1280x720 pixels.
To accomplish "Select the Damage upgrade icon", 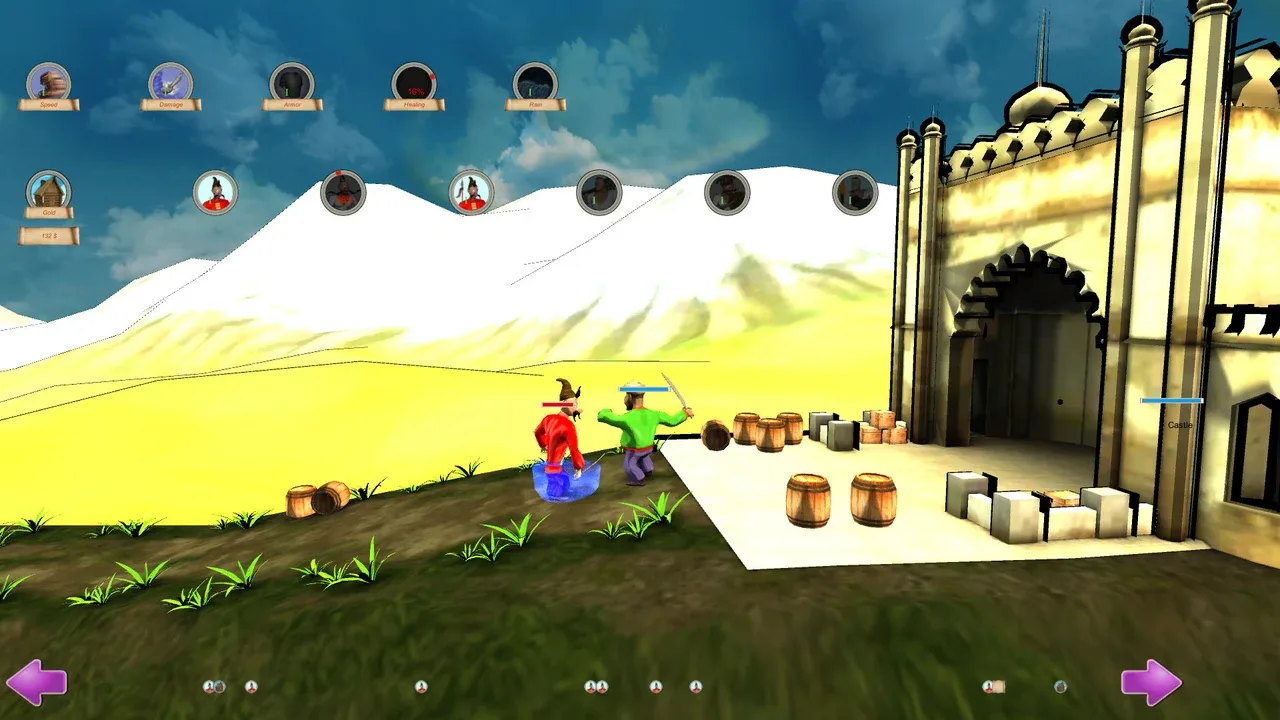I will point(170,82).
